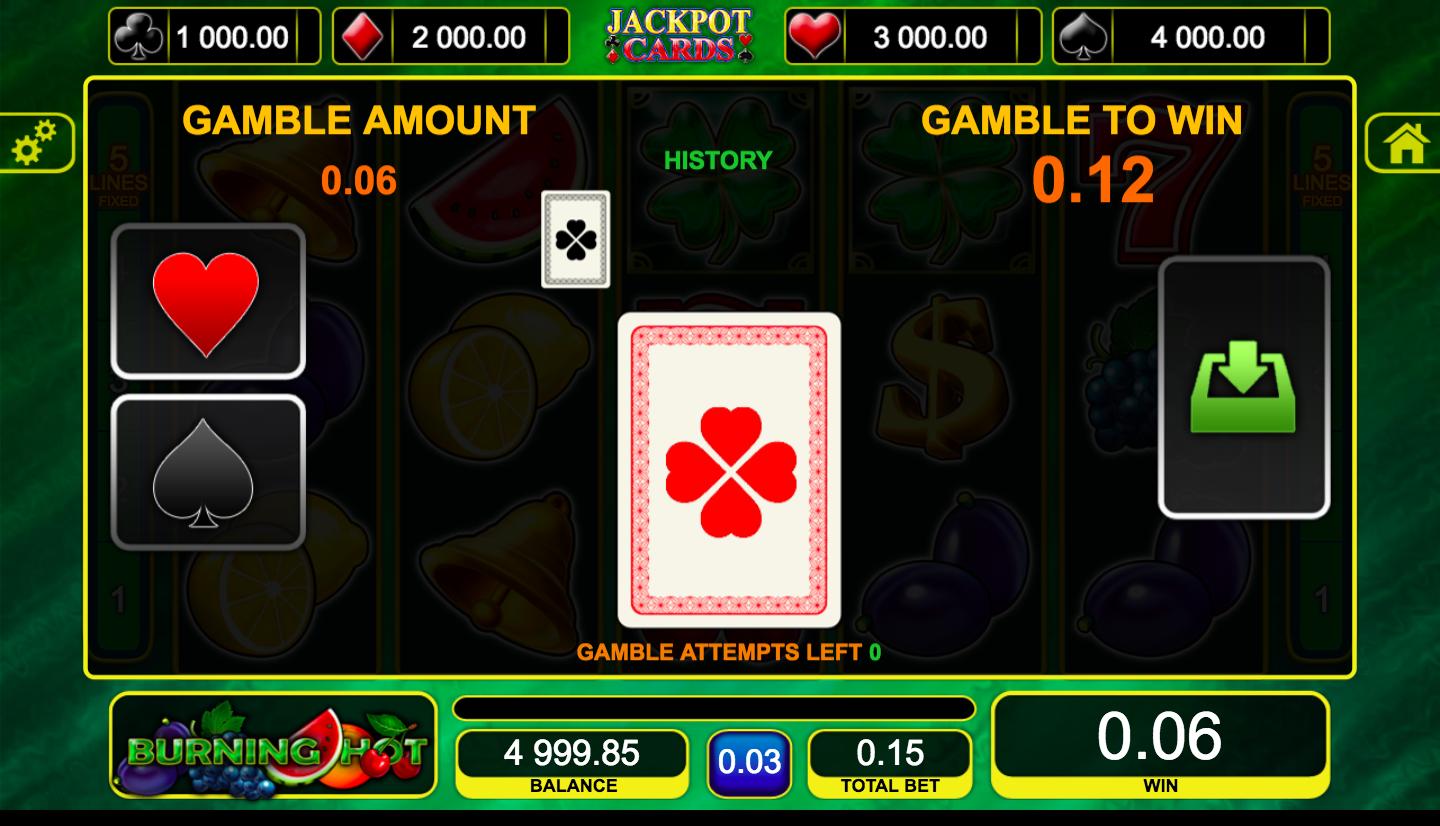This screenshot has height=826, width=1440.
Task: Toggle the face-down gamble card
Action: pos(729,470)
